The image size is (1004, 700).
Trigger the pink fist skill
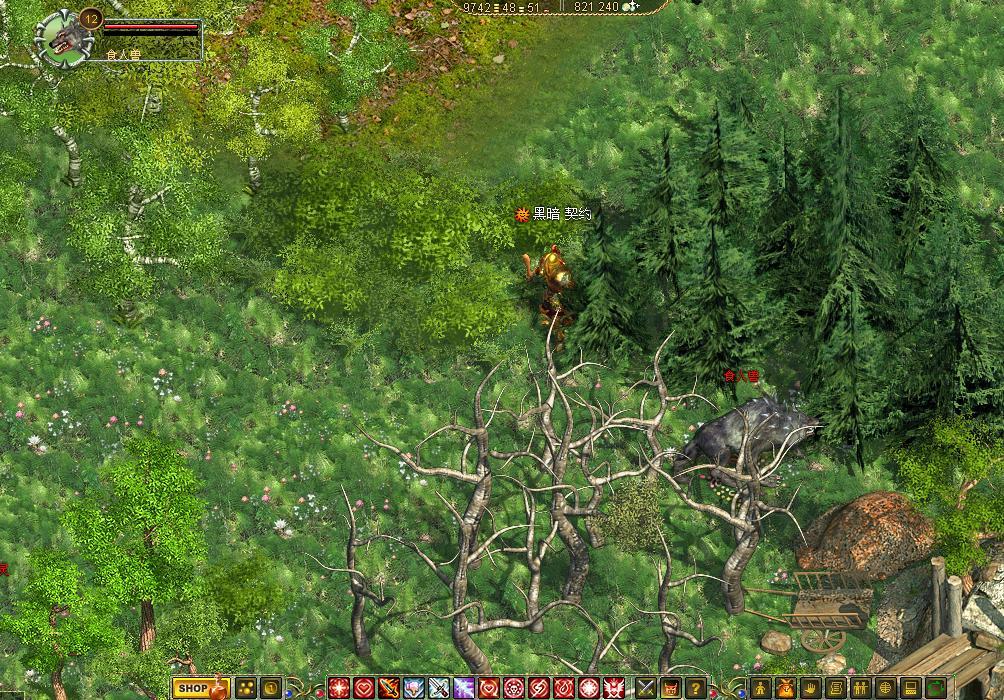coord(414,688)
